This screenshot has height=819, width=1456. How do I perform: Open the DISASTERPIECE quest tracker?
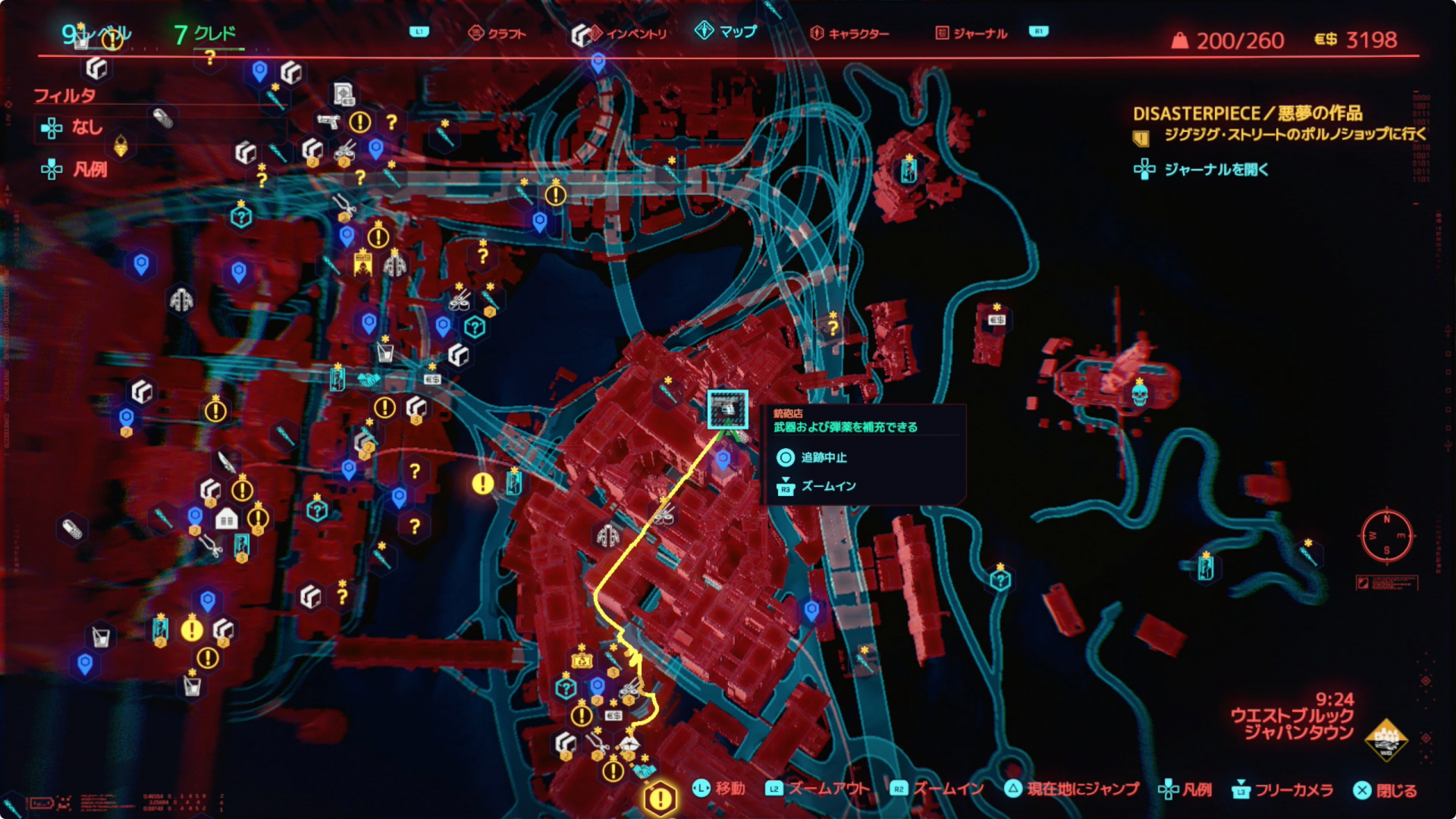[1247, 114]
